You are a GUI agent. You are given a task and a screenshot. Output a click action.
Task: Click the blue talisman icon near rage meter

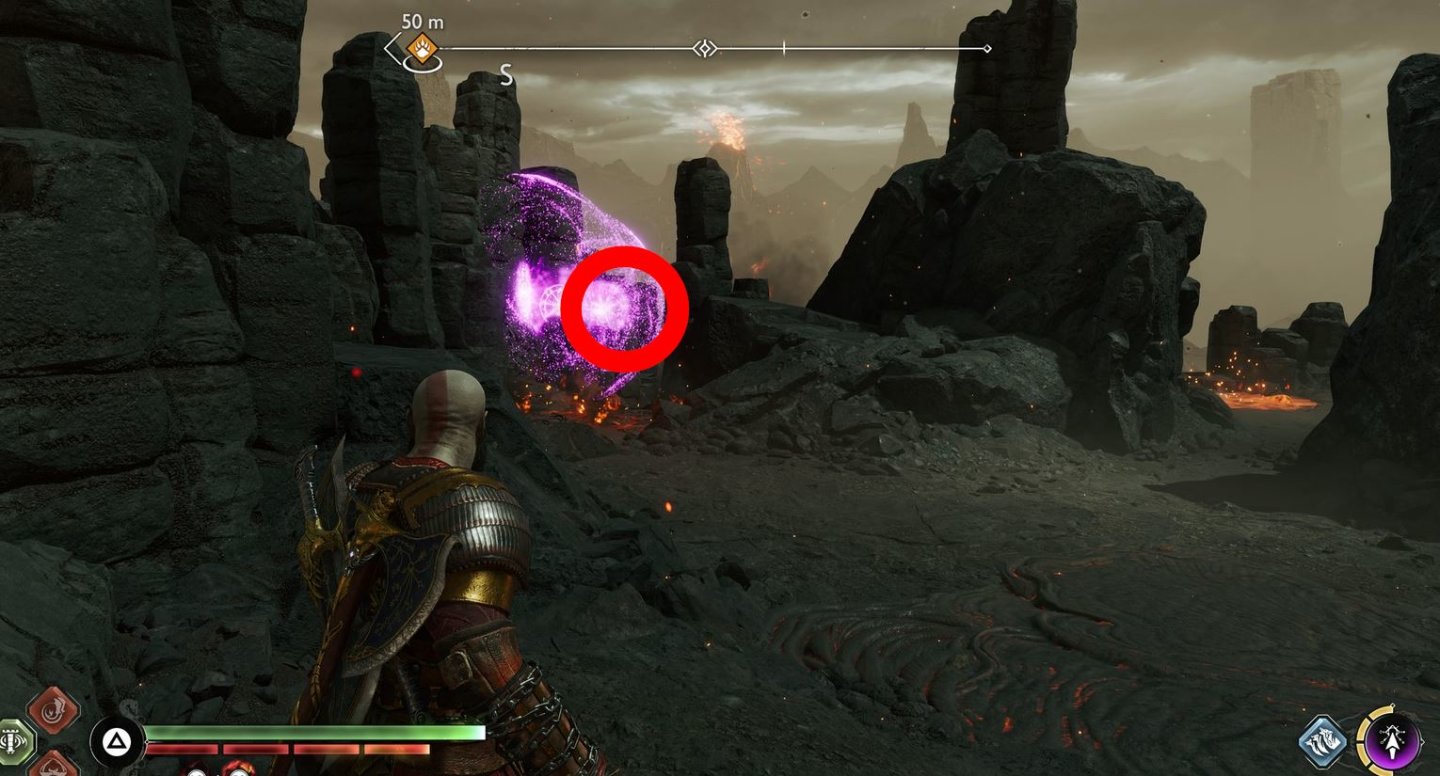pos(1323,741)
